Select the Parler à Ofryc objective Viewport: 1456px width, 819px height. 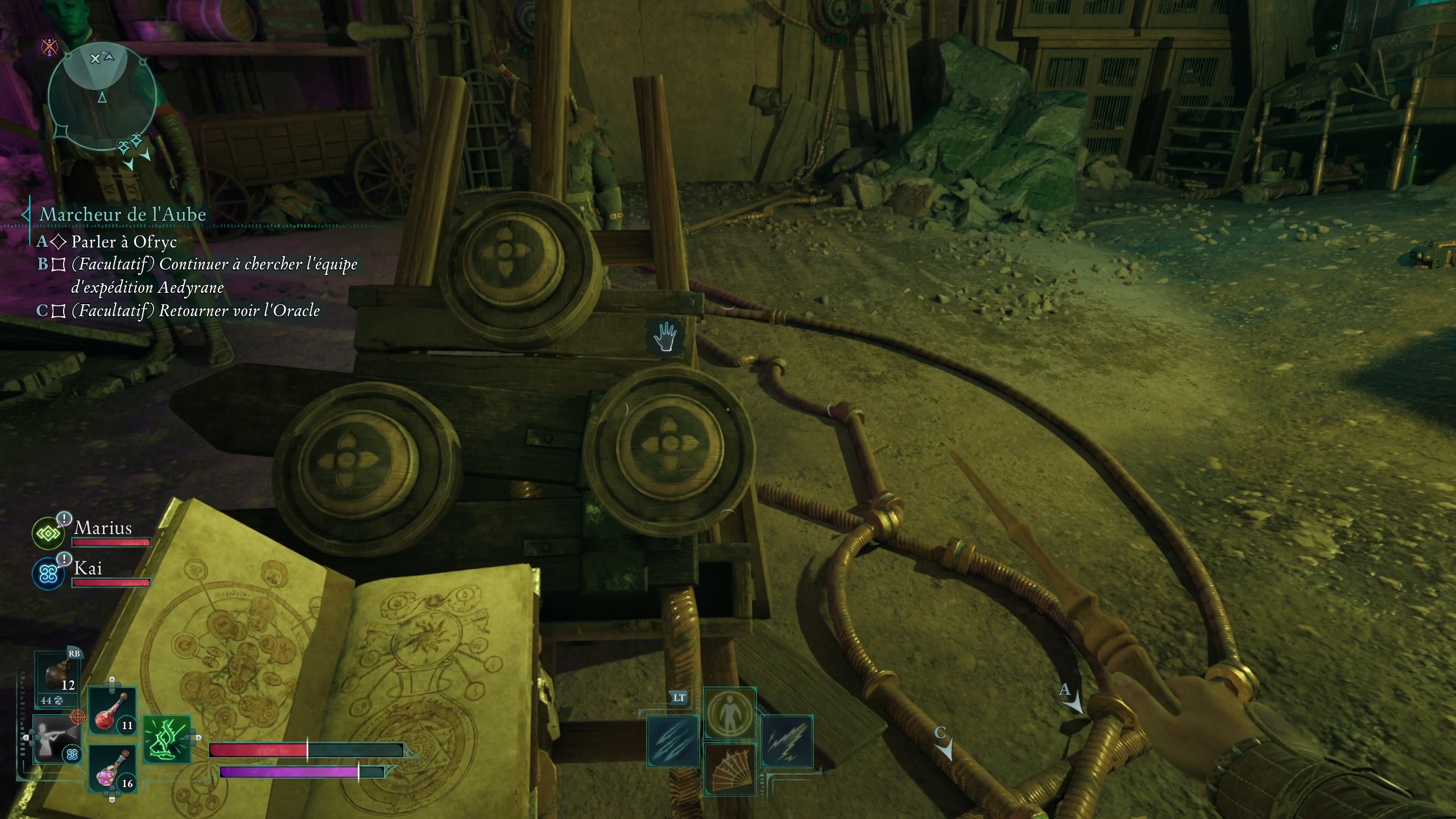pos(124,242)
